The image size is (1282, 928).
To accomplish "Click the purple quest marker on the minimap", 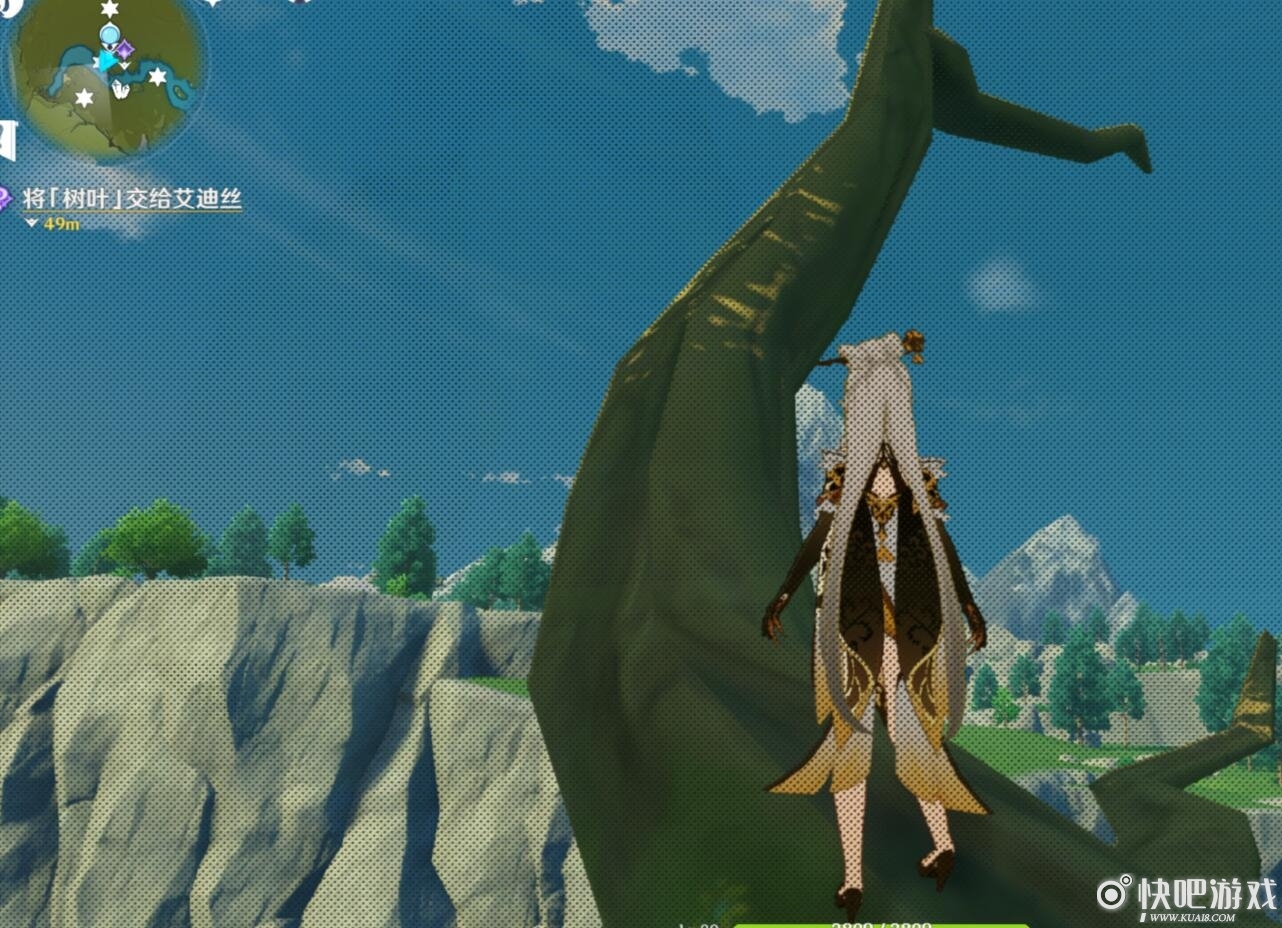I will [x=124, y=48].
